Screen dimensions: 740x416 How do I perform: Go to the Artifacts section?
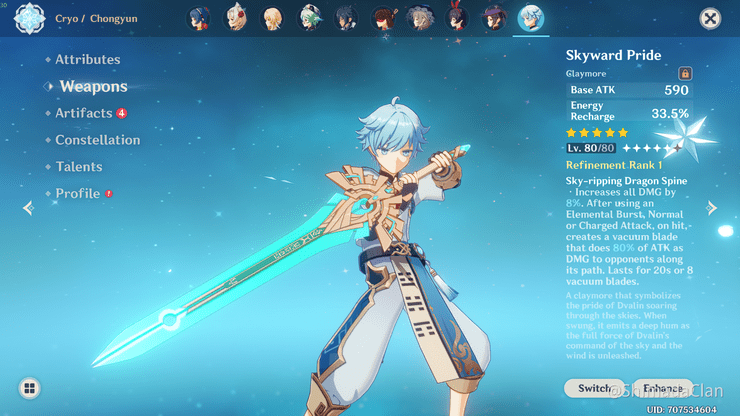point(84,113)
